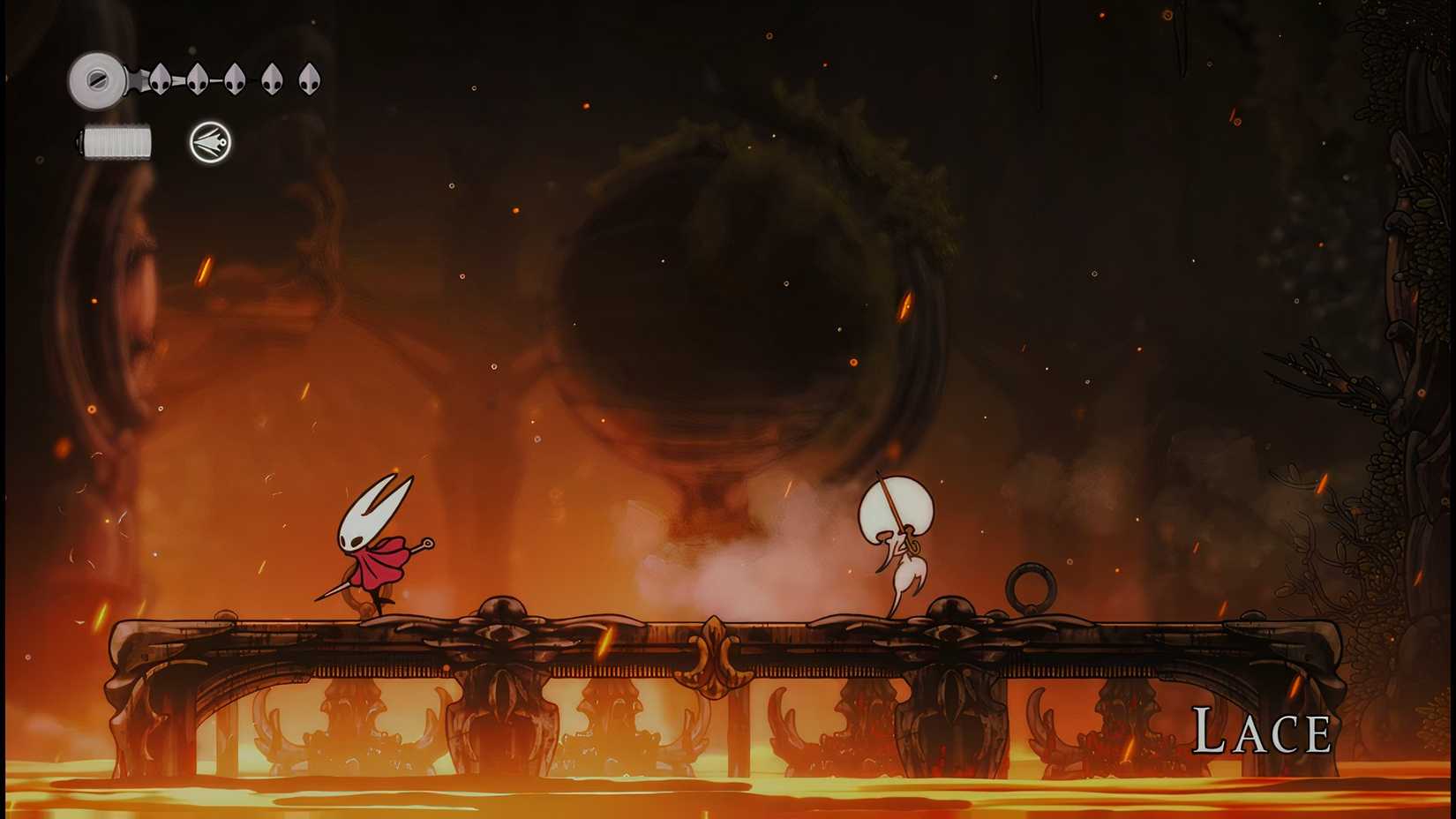Click the fourth health mask icon
1456x819 pixels.
271,79
